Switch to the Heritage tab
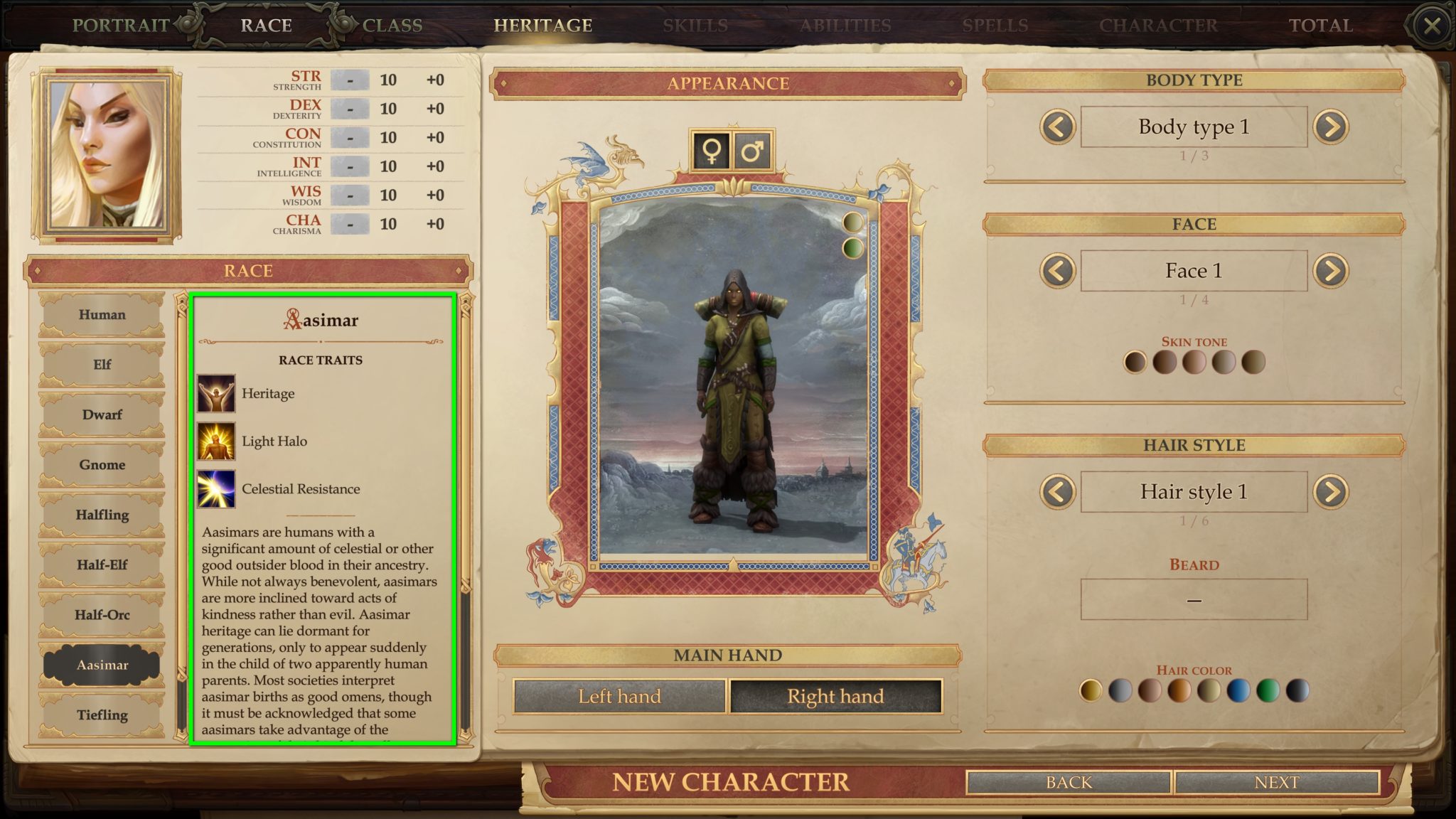The width and height of the screenshot is (1456, 819). click(544, 25)
